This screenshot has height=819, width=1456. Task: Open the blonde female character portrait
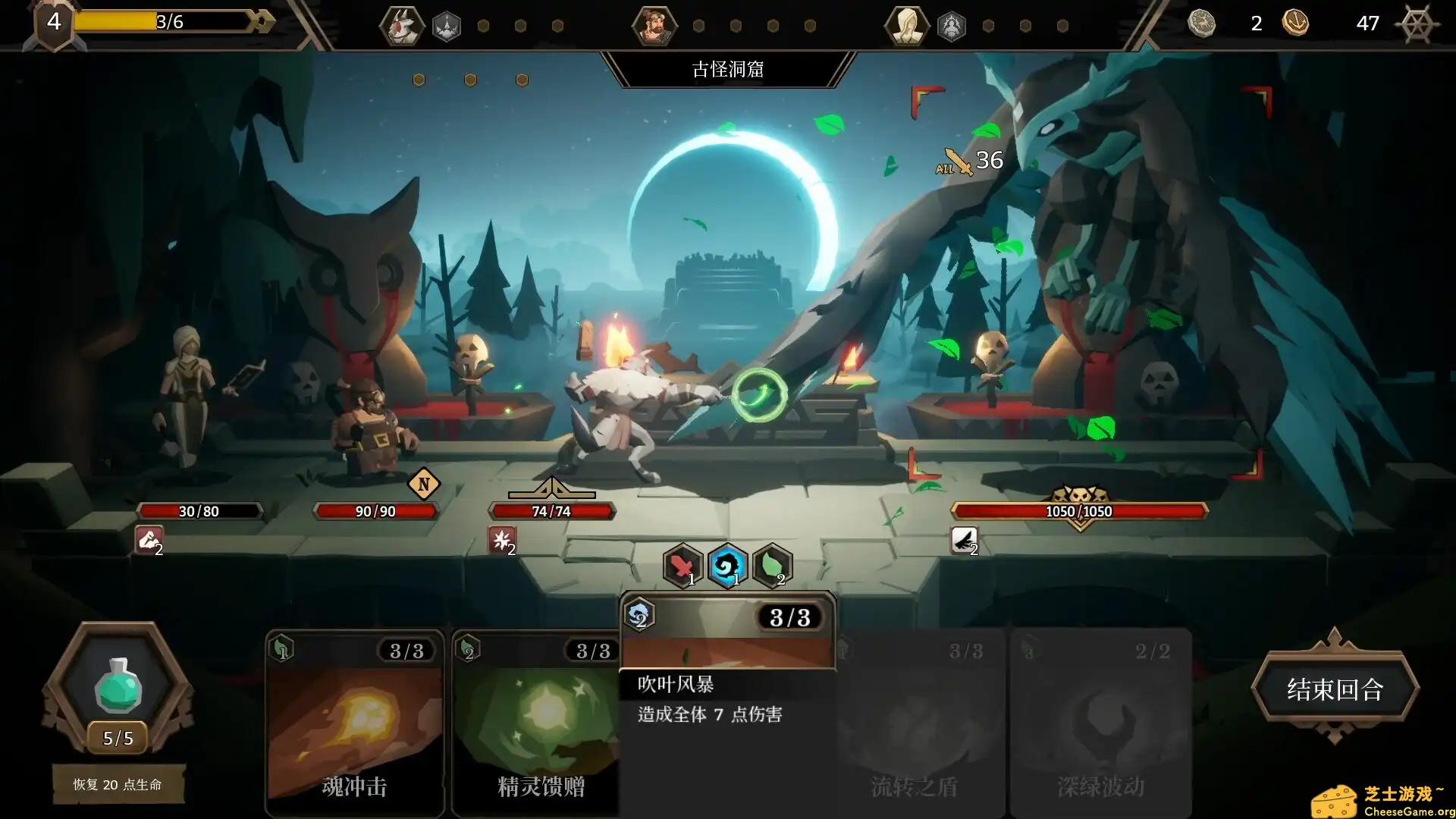point(907,24)
